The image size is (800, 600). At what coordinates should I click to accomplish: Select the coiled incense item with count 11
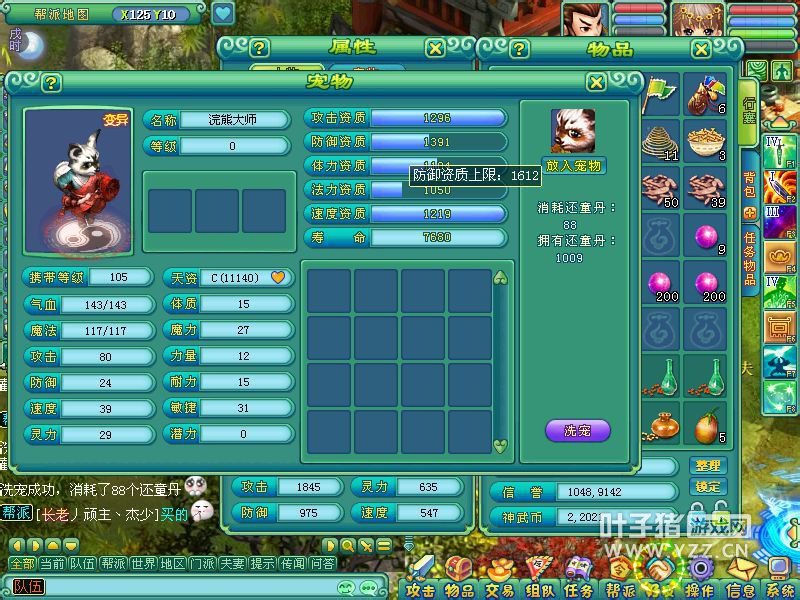659,142
